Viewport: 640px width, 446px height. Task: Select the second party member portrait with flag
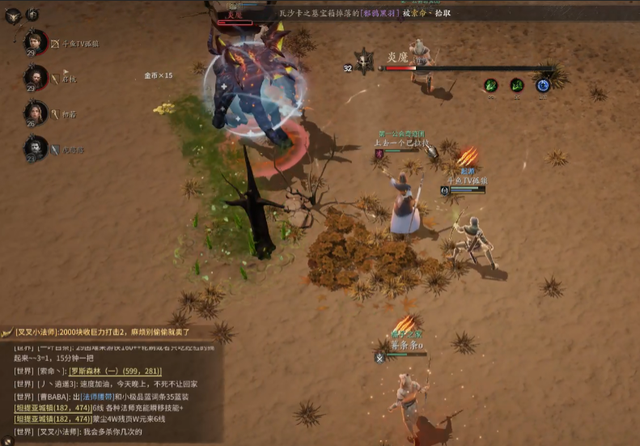click(35, 77)
